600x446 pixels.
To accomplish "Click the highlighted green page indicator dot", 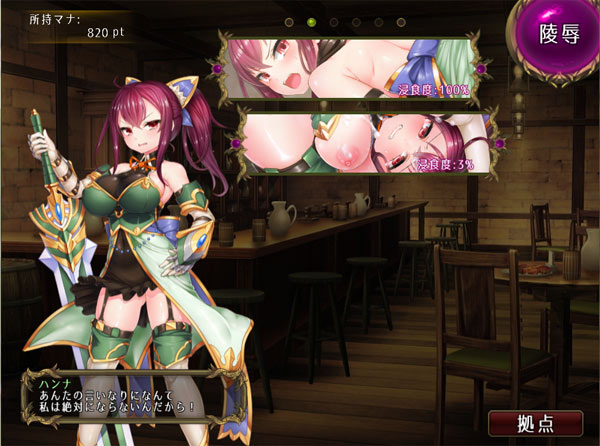I will (311, 21).
